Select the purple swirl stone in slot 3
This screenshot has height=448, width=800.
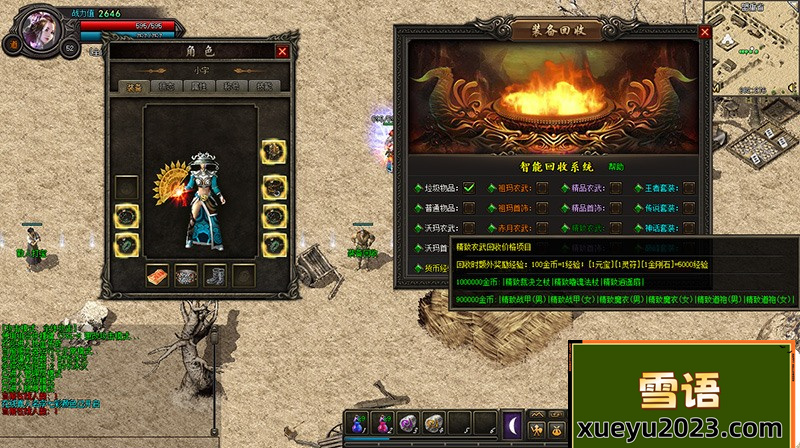tap(409, 422)
